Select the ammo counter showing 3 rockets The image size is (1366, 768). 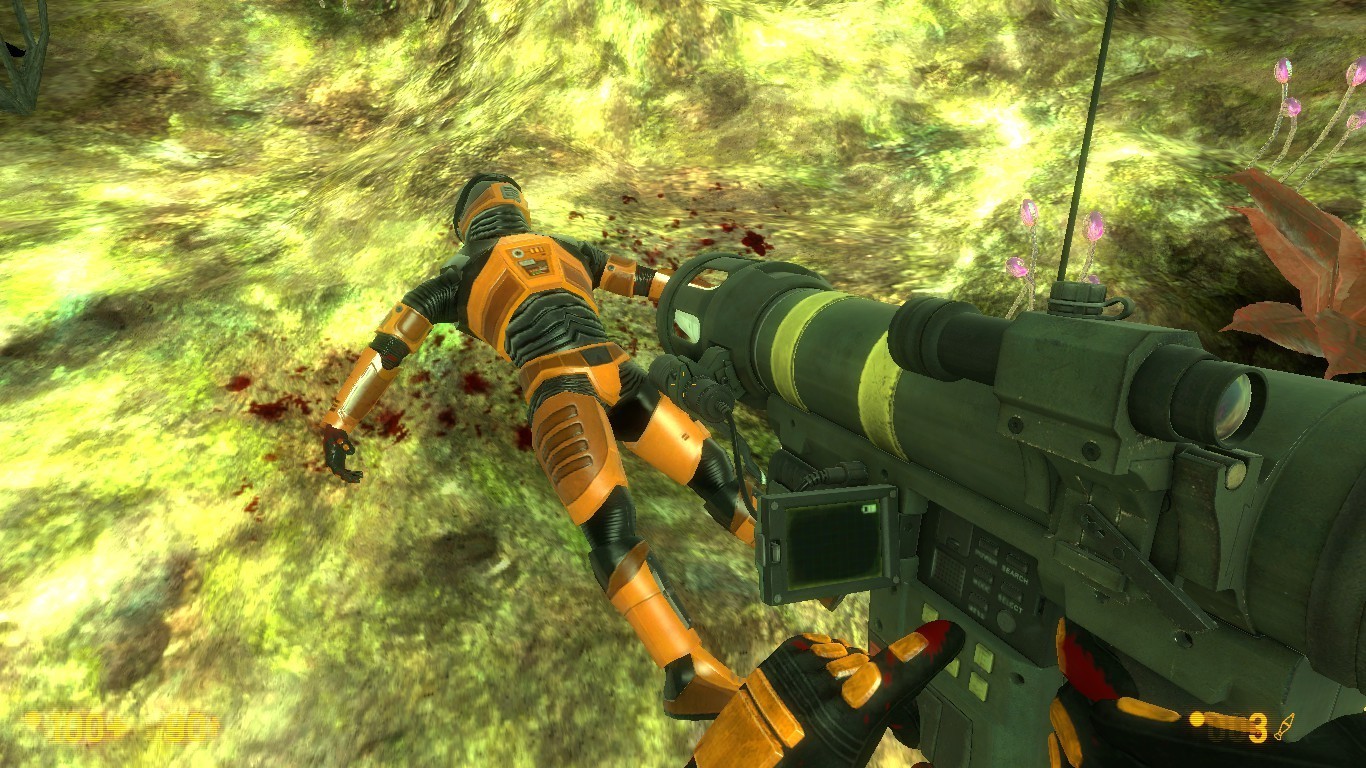(1256, 727)
